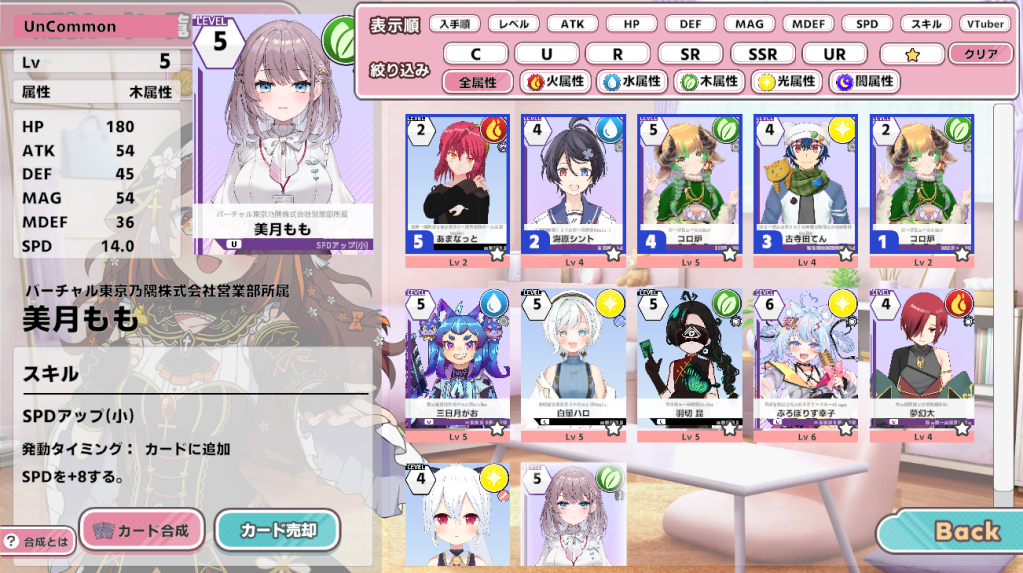Sort cards by レベル
1023x573 pixels.
513,23
